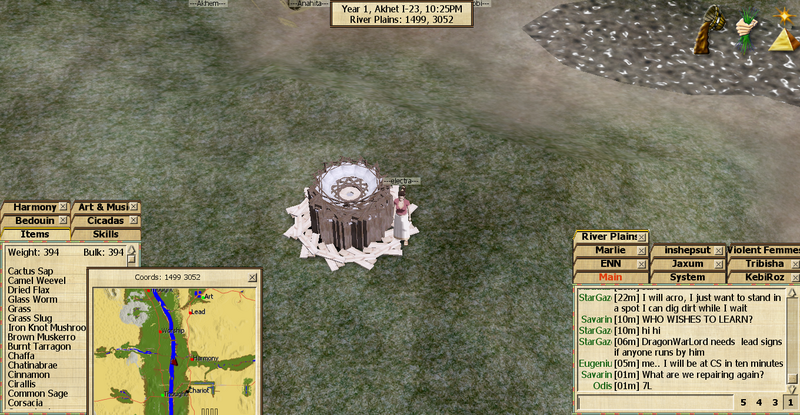Open the System chat tab

coord(687,277)
